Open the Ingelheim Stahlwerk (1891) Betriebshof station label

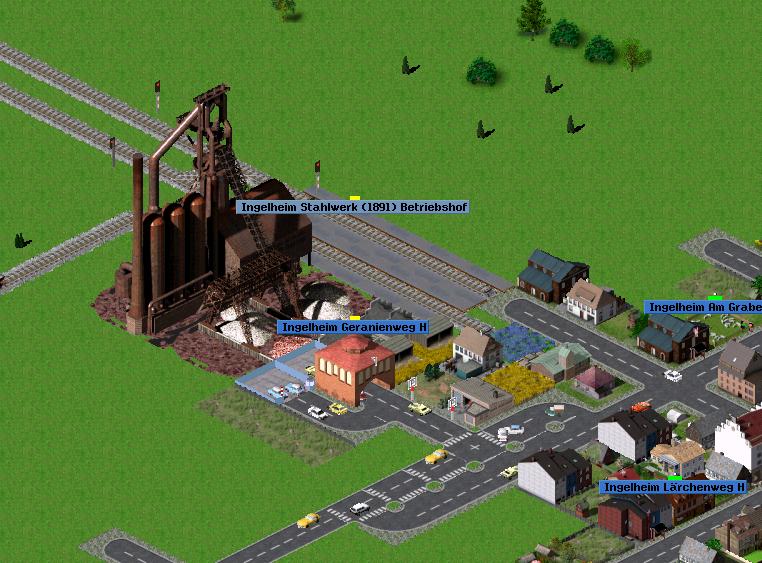click(353, 207)
